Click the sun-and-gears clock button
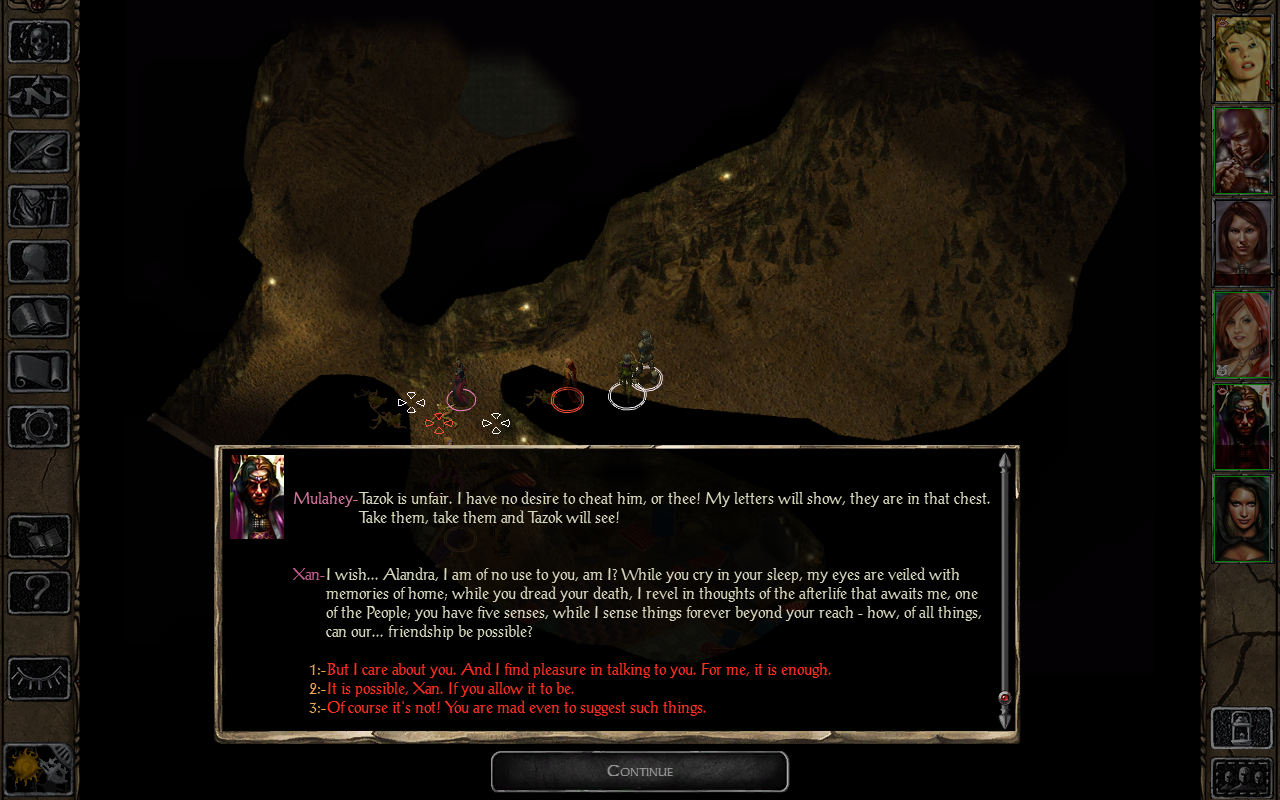Screen dimensions: 1280x800 [39, 770]
